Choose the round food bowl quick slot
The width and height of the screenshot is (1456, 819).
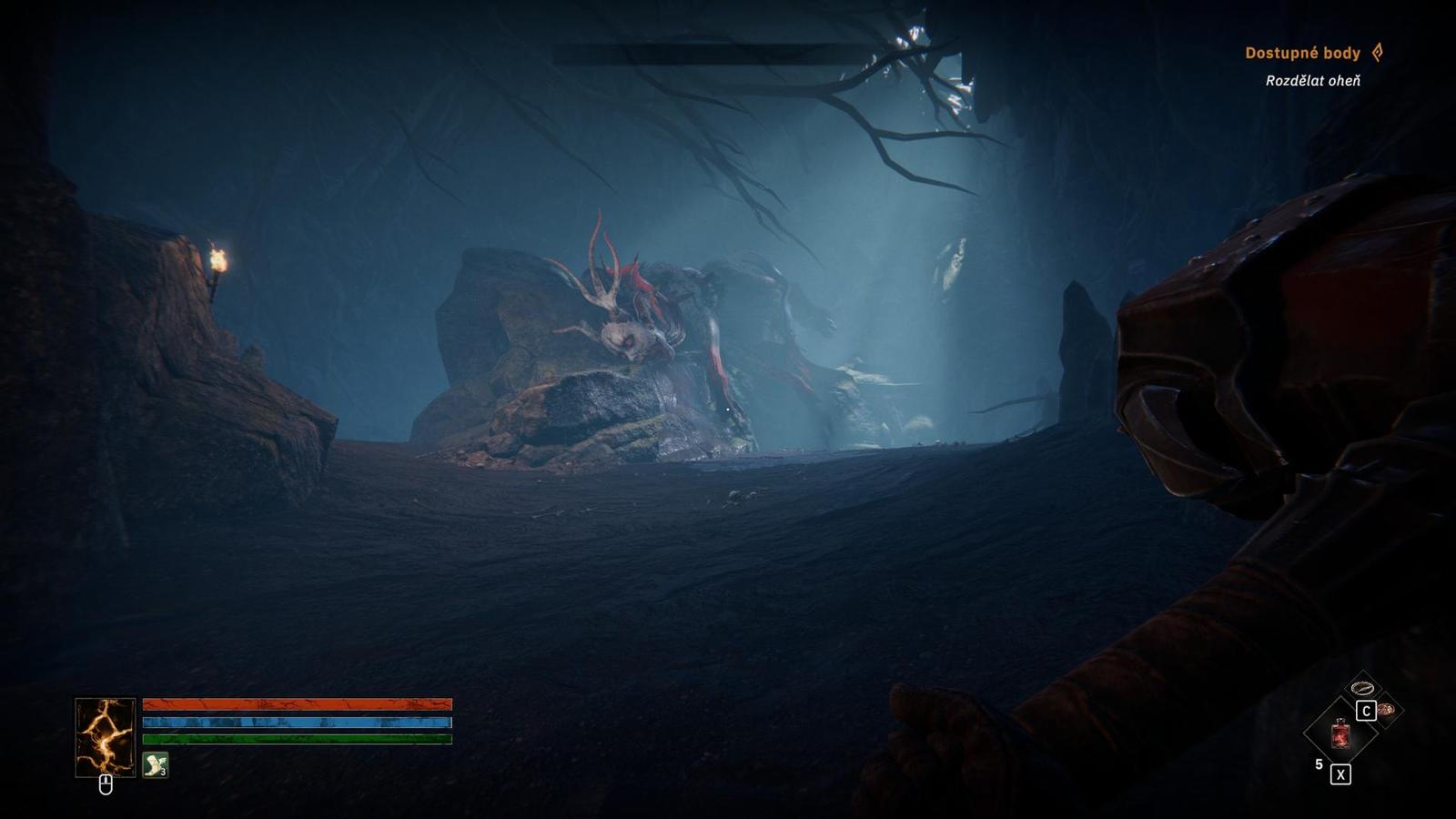click(x=1386, y=710)
